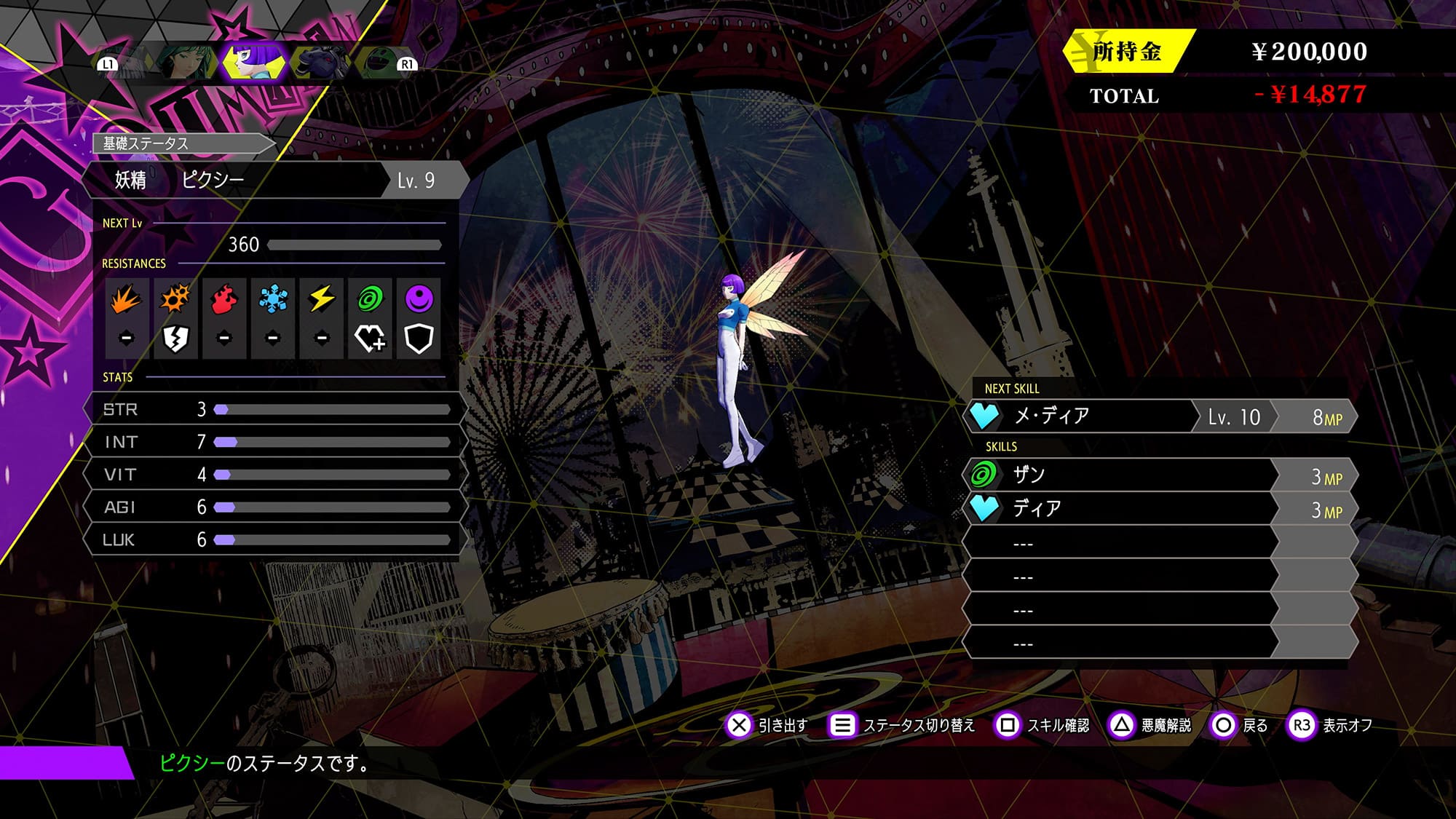The image size is (1456, 819).
Task: Inspect the fire resistance icon
Action: (x=224, y=299)
